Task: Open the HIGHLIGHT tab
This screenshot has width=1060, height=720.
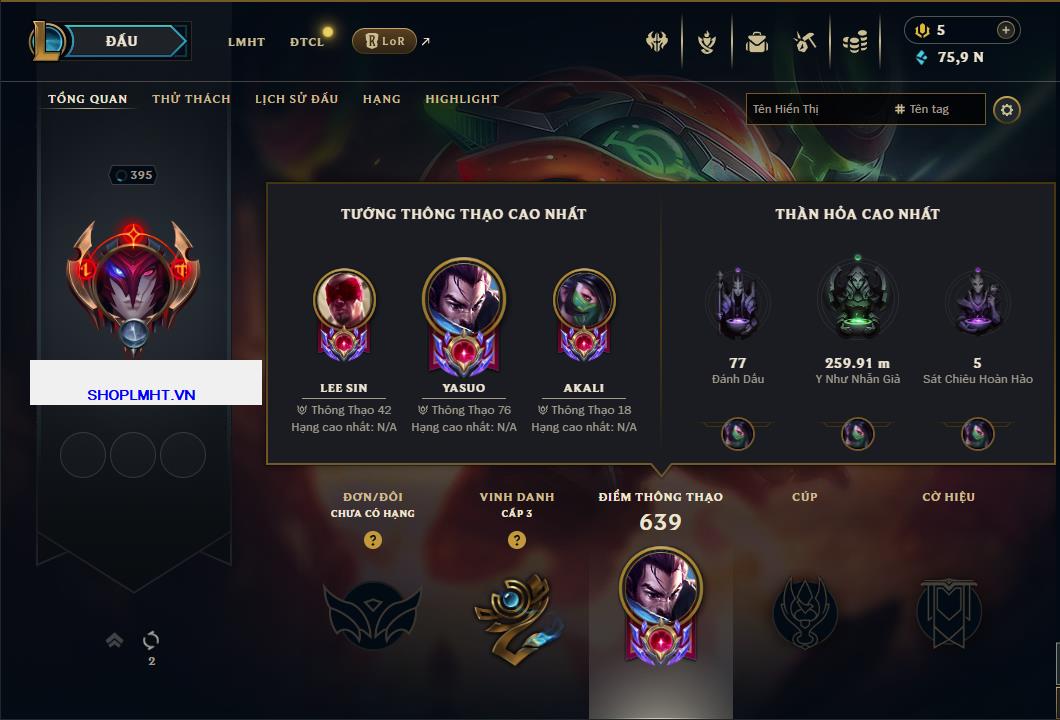Action: [462, 99]
